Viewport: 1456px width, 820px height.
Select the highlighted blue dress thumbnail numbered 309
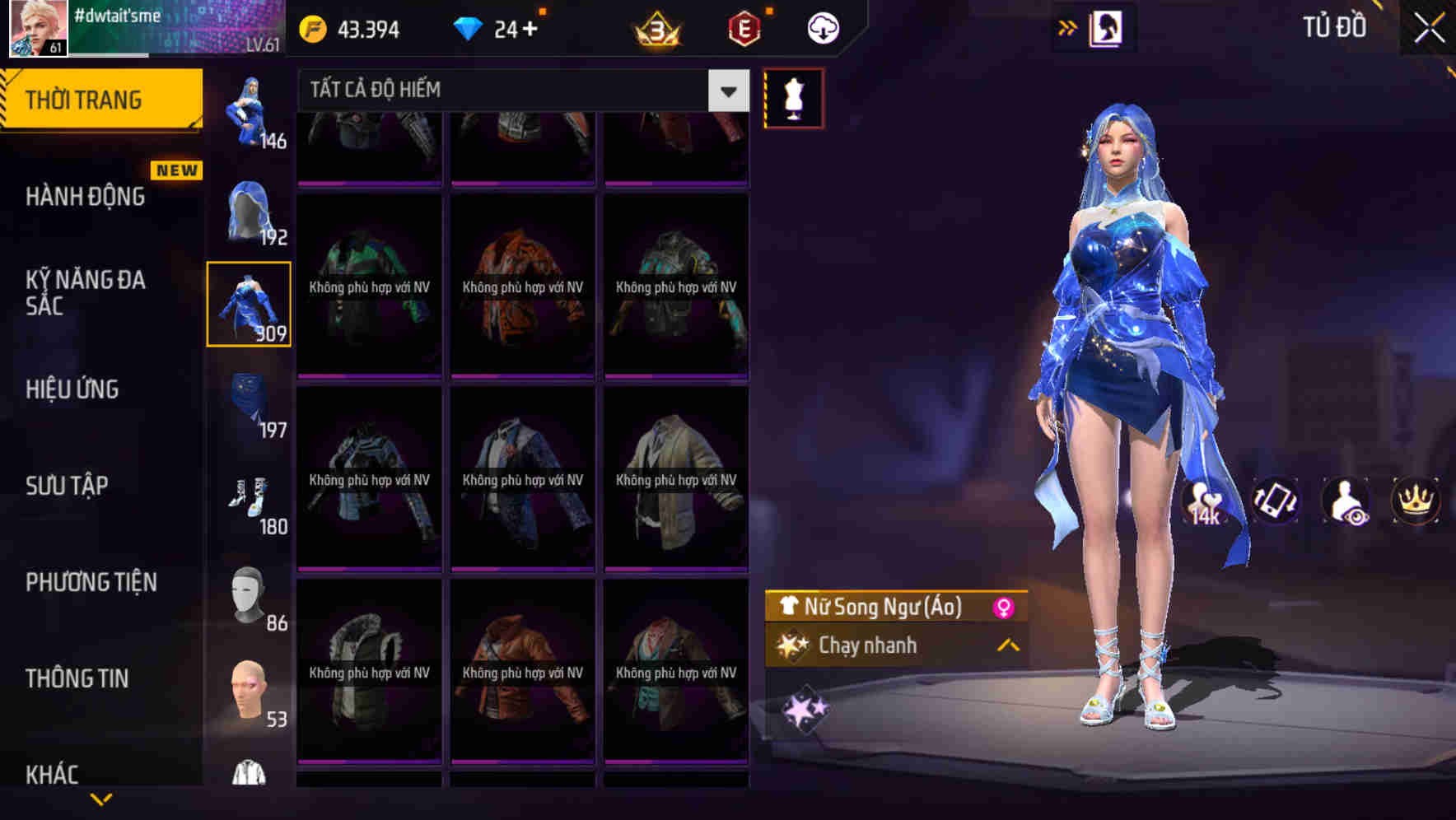click(250, 305)
